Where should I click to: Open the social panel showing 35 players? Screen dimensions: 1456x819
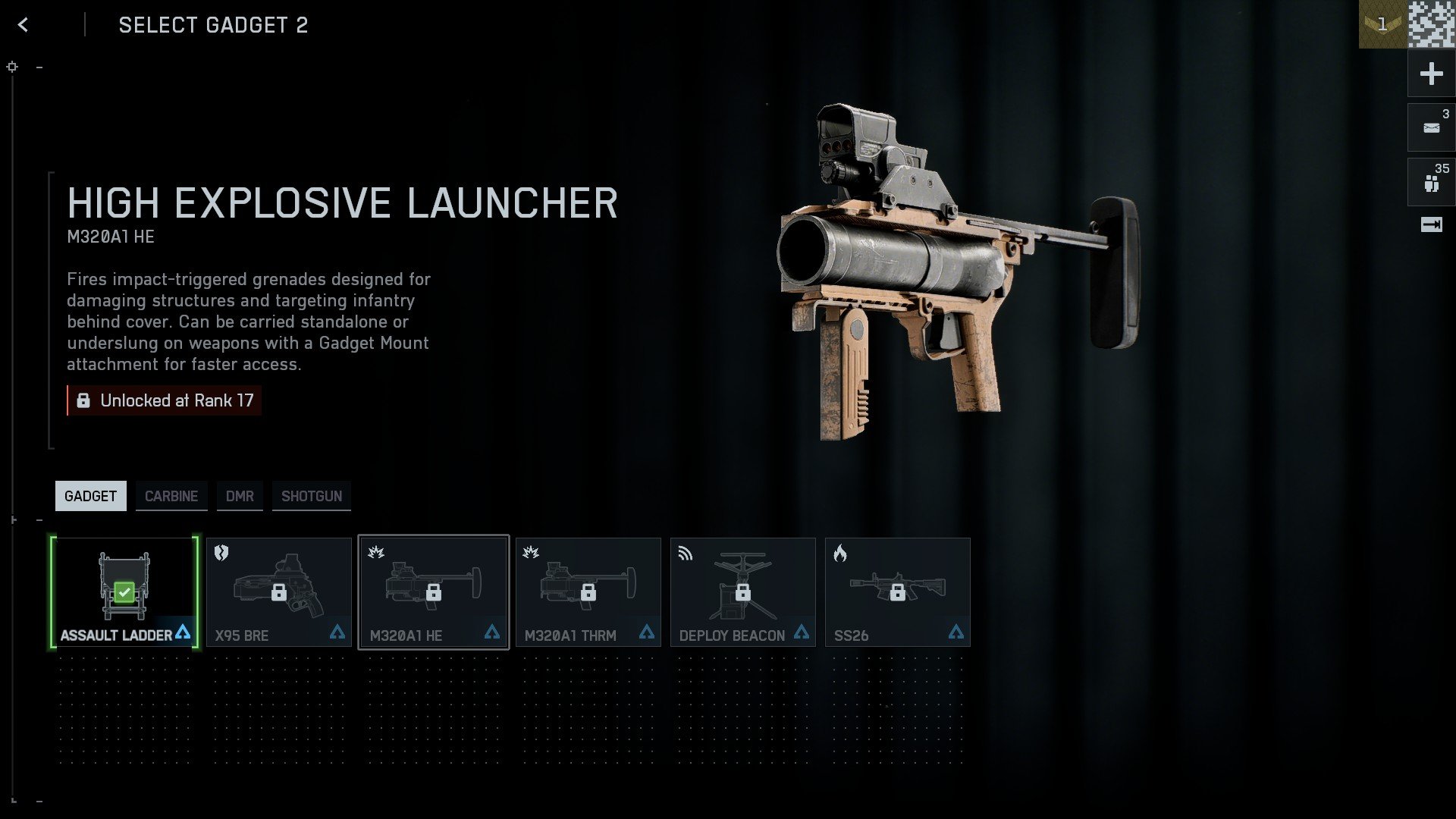[x=1430, y=181]
